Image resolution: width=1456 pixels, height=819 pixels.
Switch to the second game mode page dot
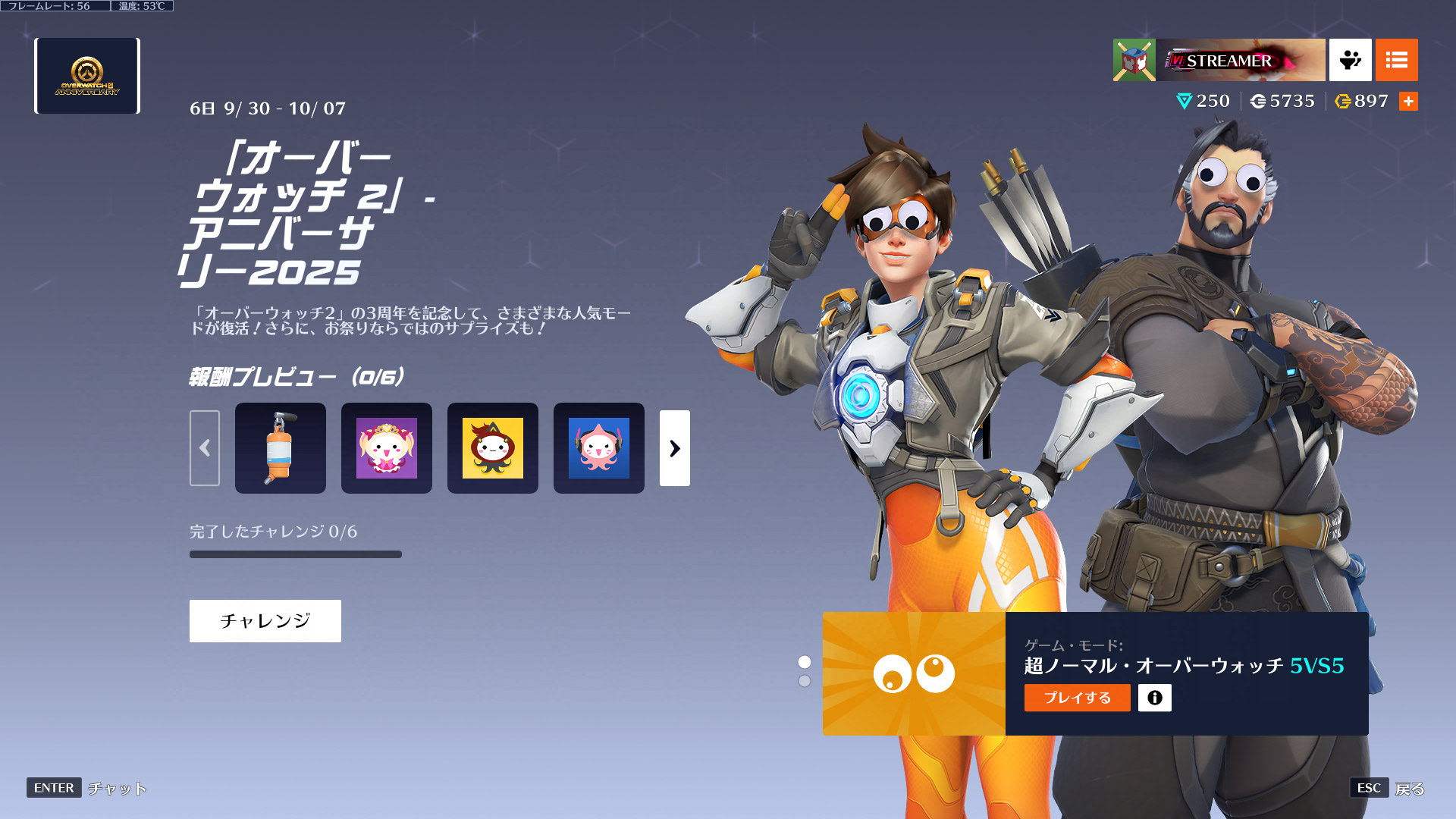click(805, 681)
